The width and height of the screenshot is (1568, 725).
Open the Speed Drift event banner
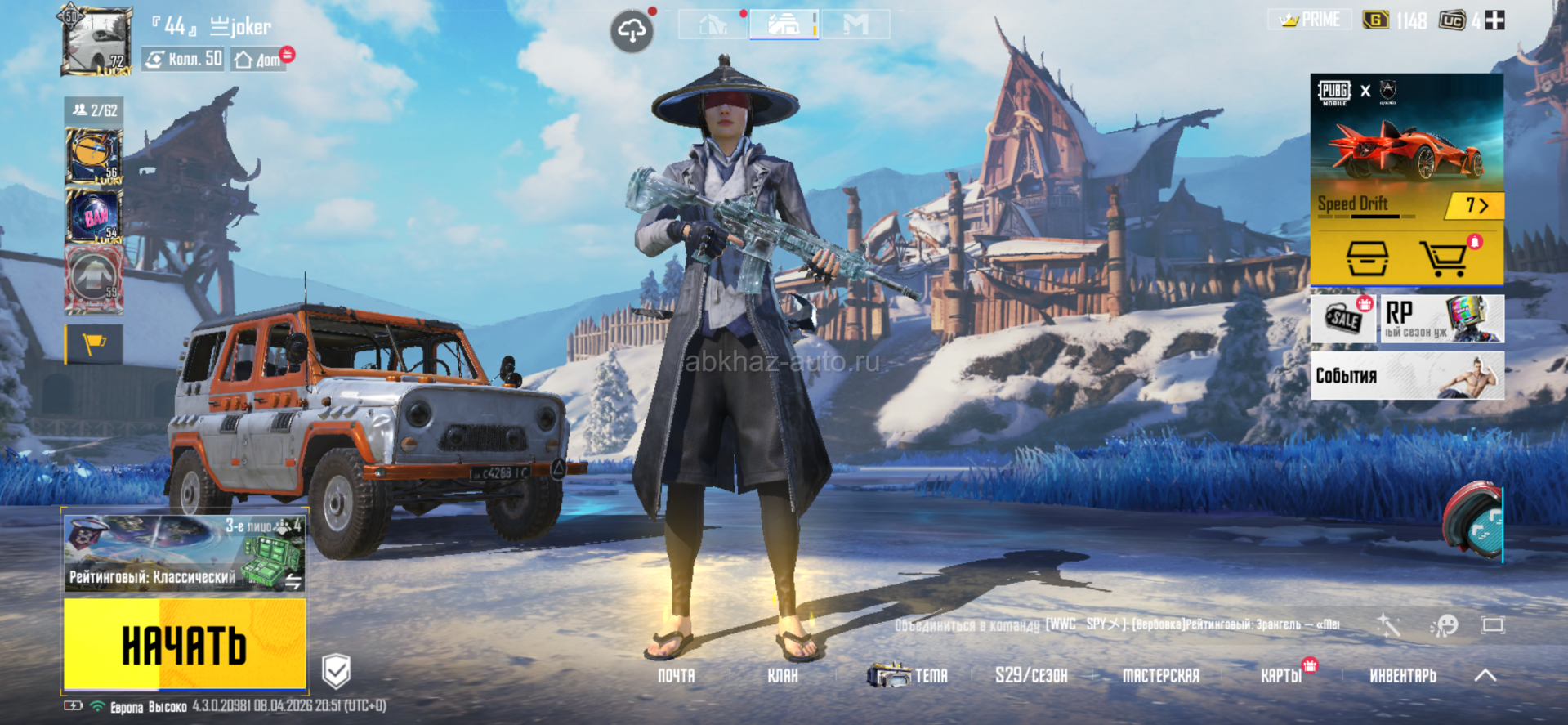(x=1406, y=147)
